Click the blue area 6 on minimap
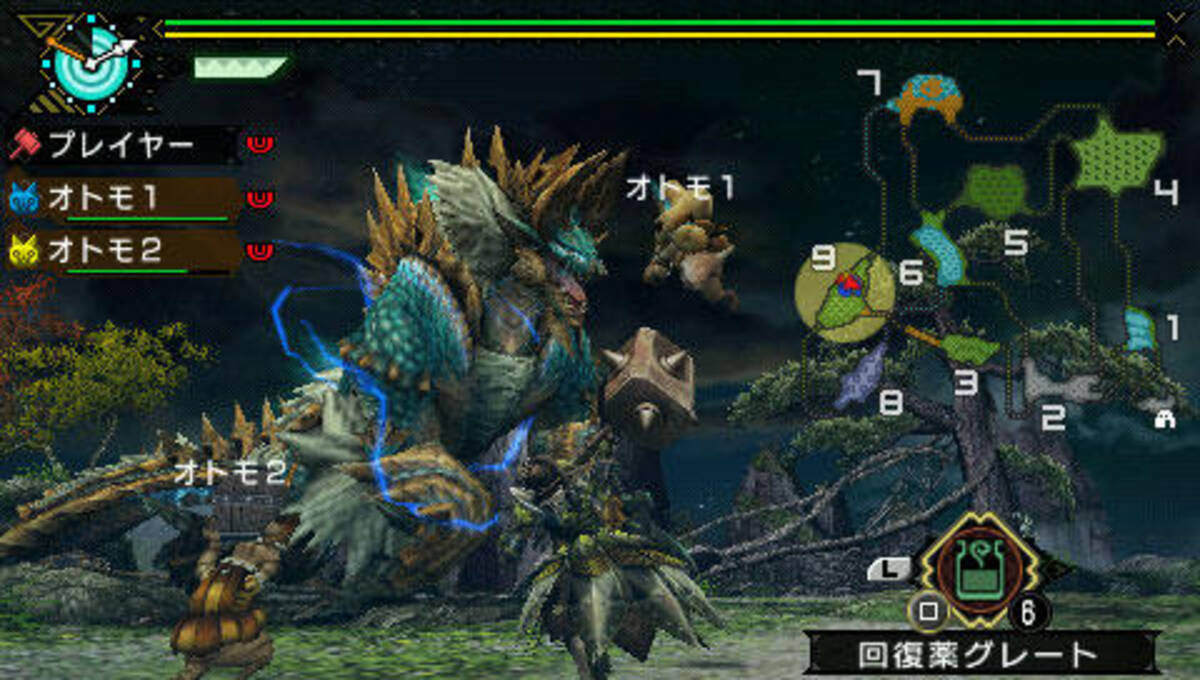 point(940,248)
